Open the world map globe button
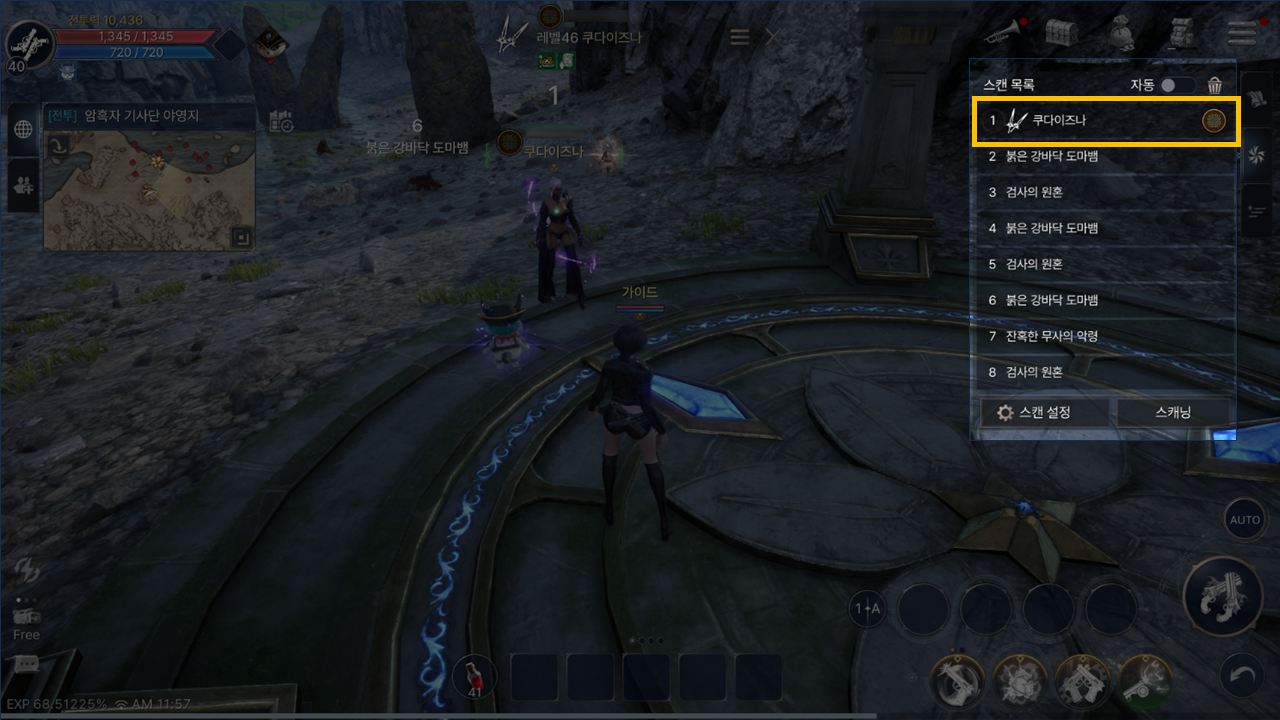The height and width of the screenshot is (720, 1280). (24, 130)
